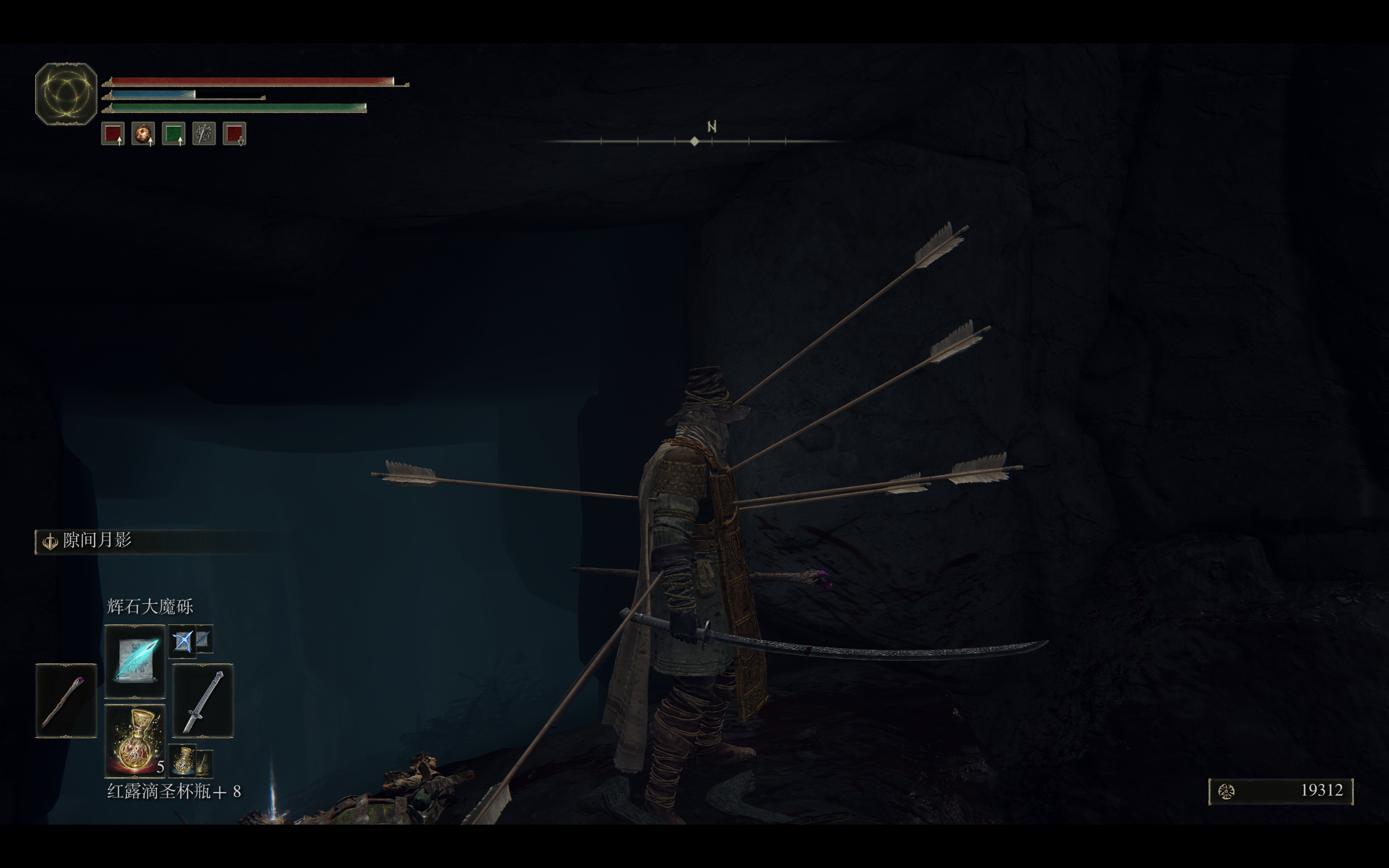Screen dimensions: 1389x868
Task: Inspect the grey sword status icon
Action: pyautogui.click(x=204, y=134)
